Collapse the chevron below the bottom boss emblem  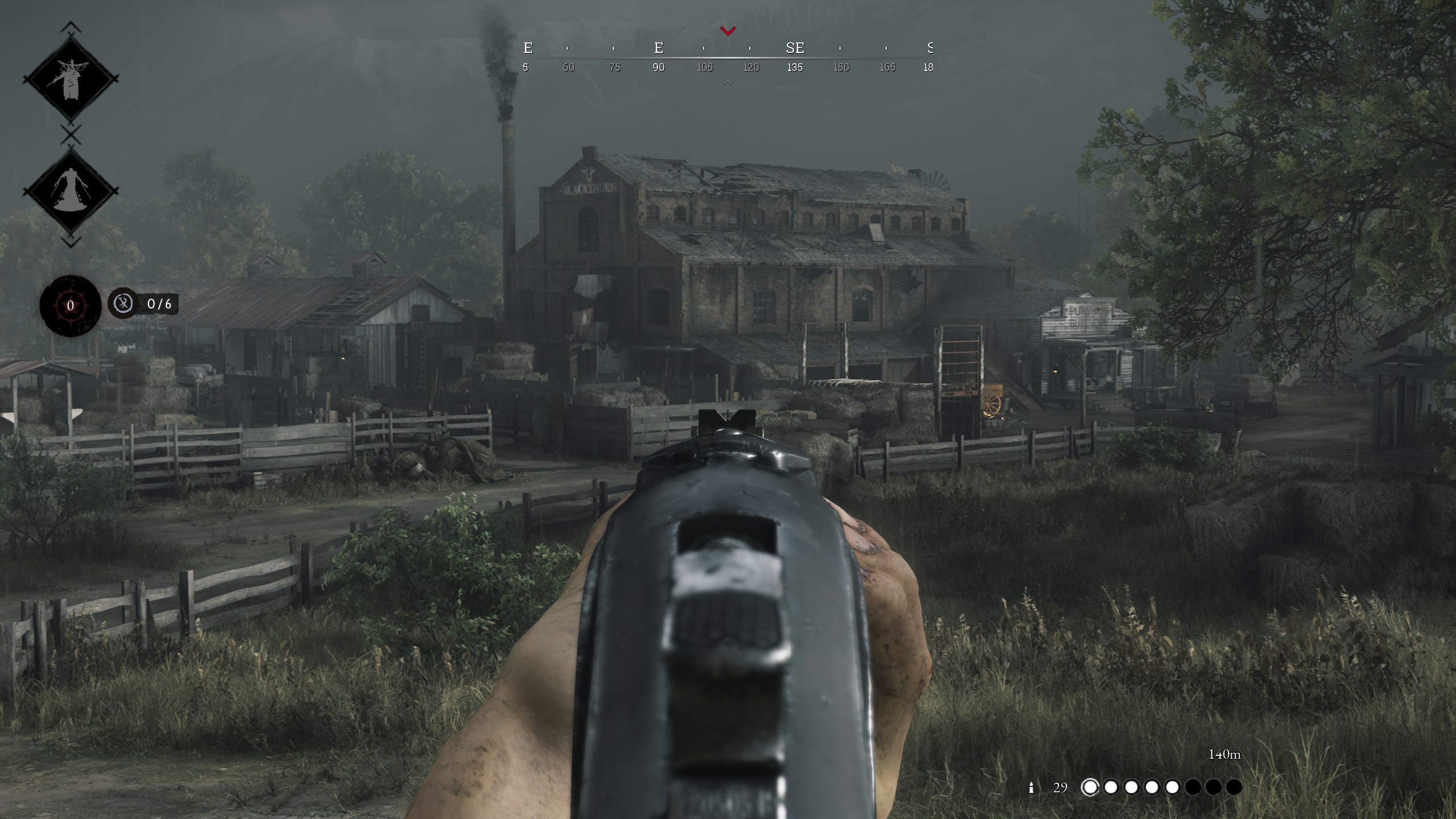(x=69, y=242)
